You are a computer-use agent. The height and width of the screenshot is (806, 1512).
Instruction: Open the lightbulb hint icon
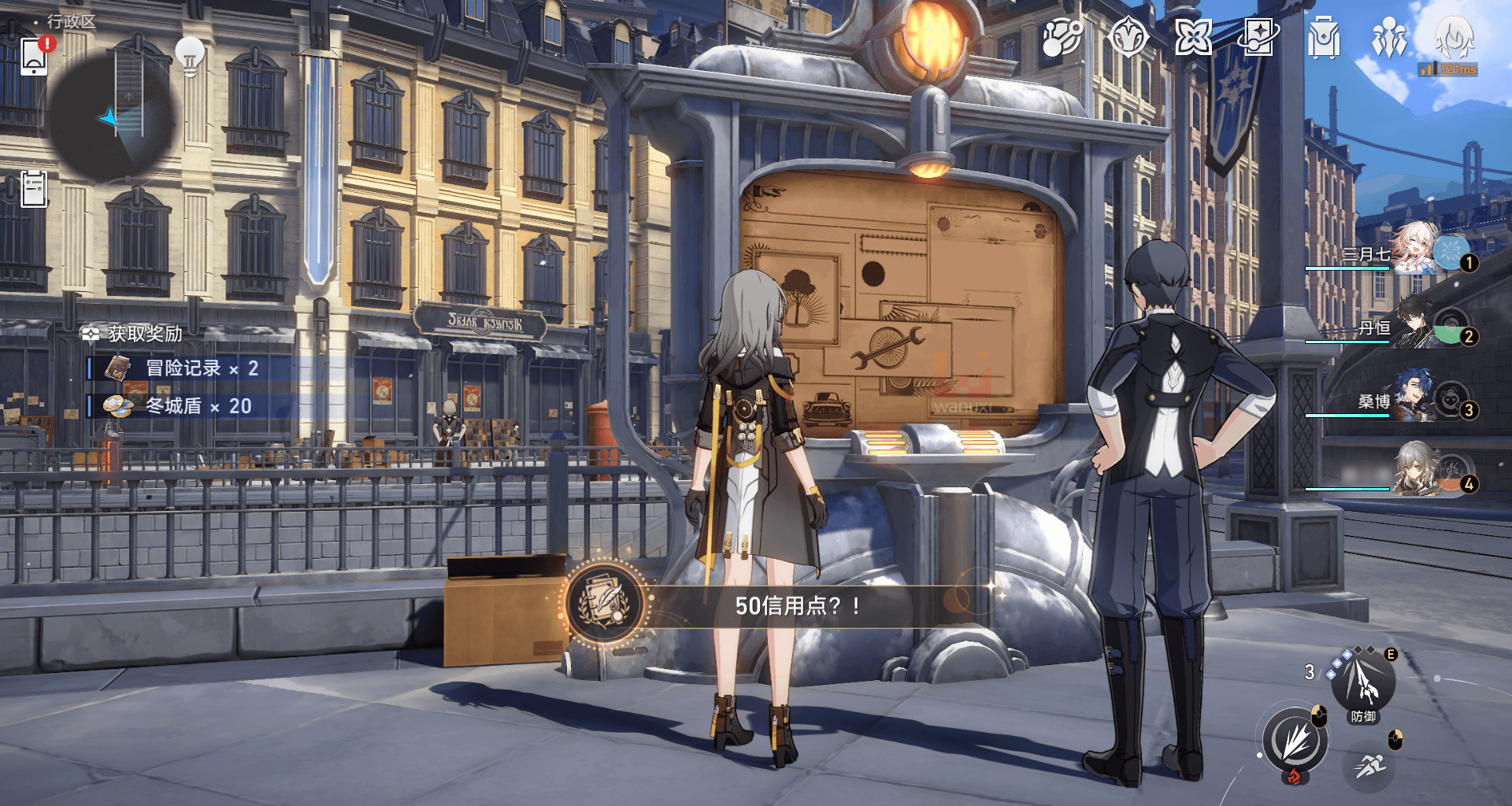point(190,56)
